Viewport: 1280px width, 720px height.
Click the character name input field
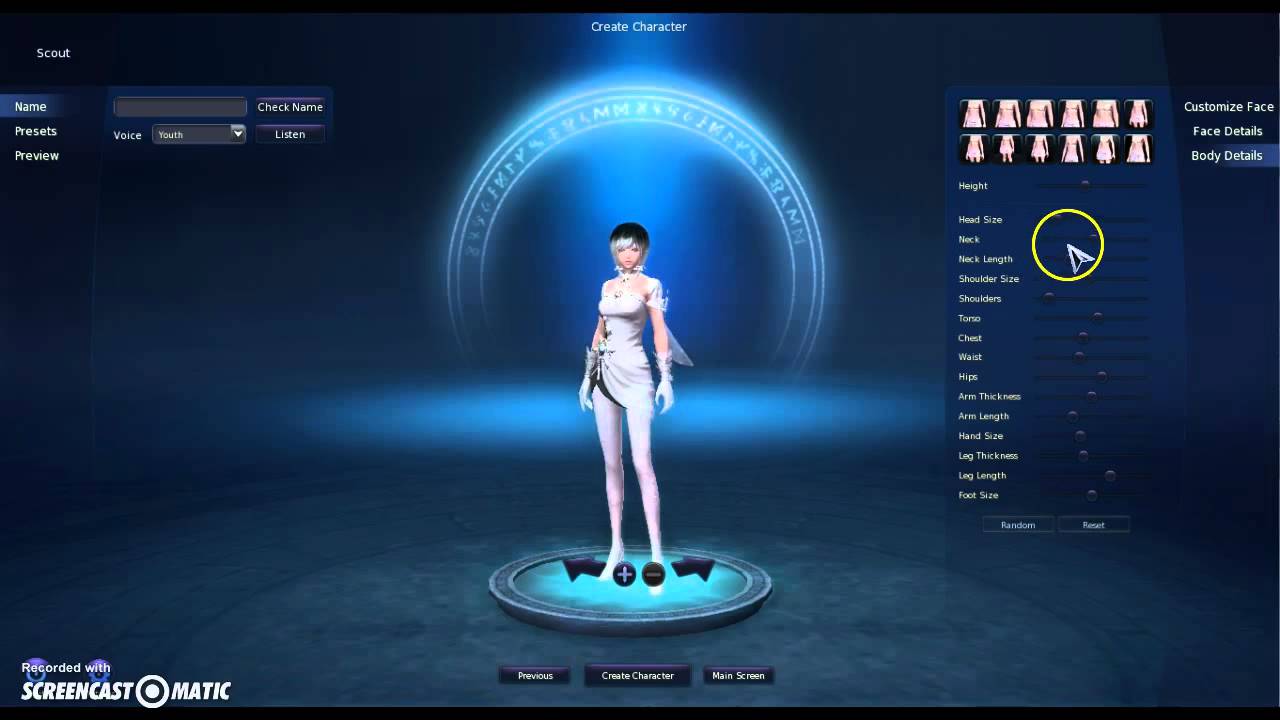[180, 106]
